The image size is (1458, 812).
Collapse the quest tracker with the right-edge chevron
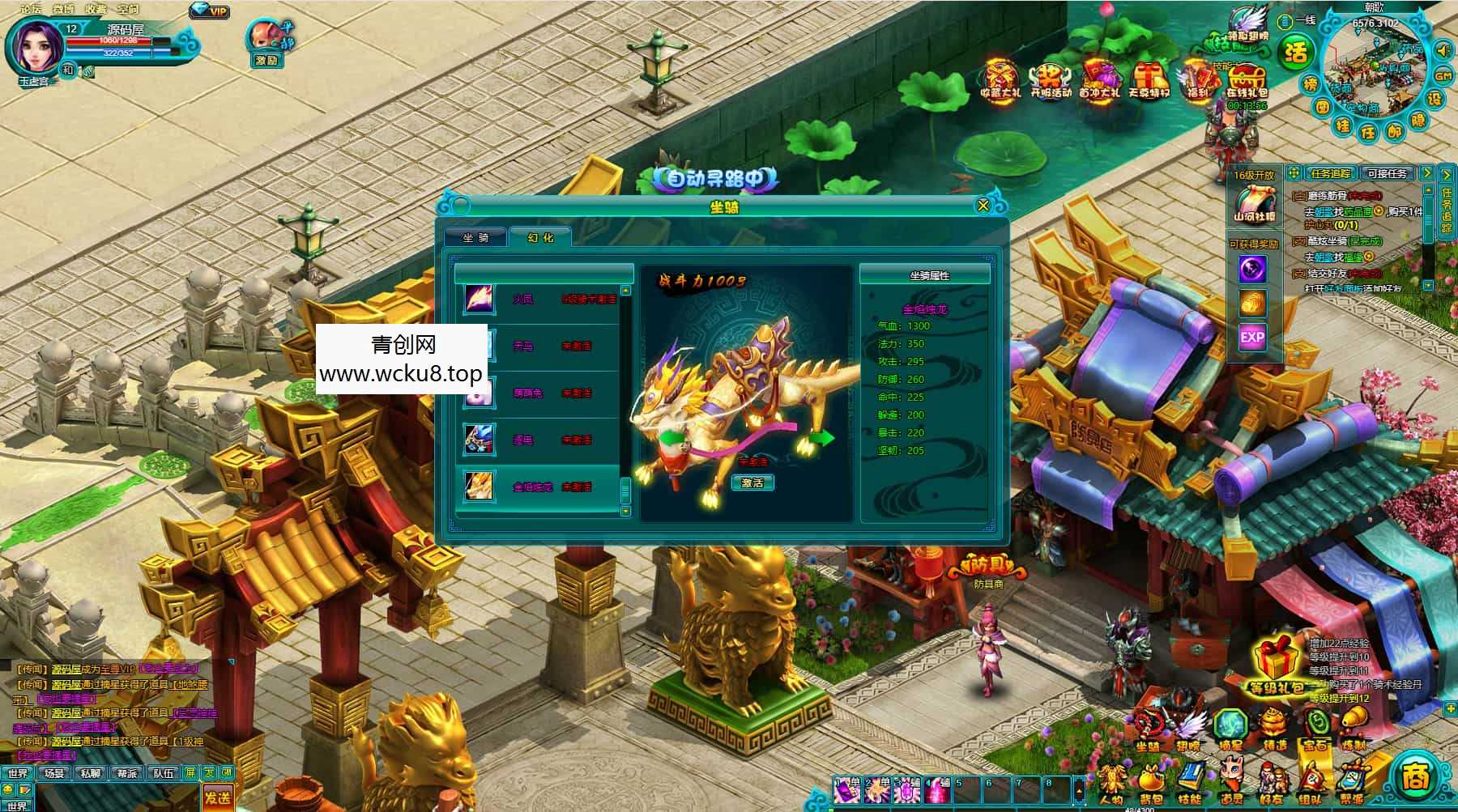[1450, 173]
